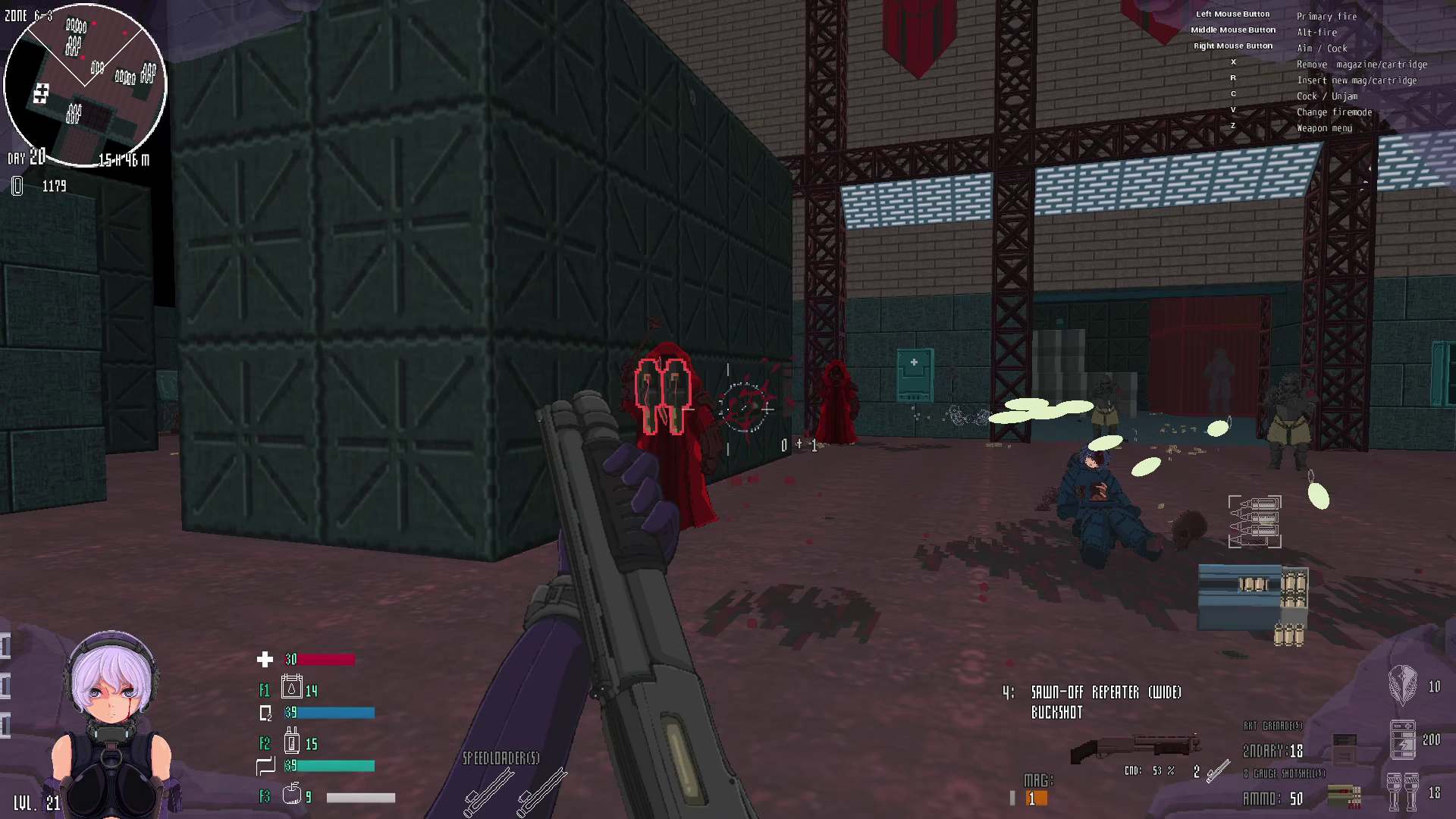Select the F3 apple food icon
Screen dimensions: 1456x819
(x=291, y=796)
